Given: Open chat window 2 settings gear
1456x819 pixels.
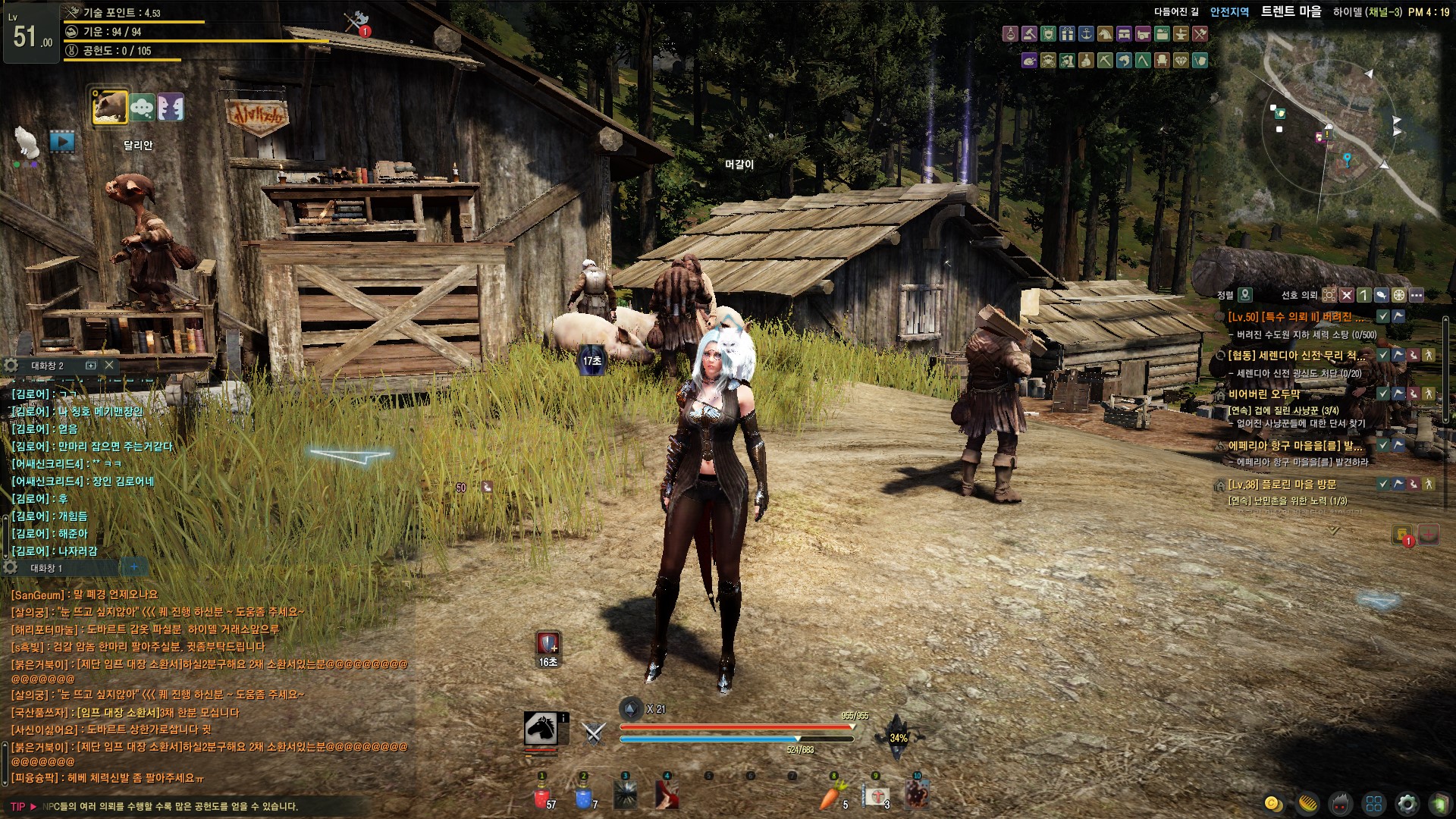Looking at the screenshot, I should click(x=11, y=366).
